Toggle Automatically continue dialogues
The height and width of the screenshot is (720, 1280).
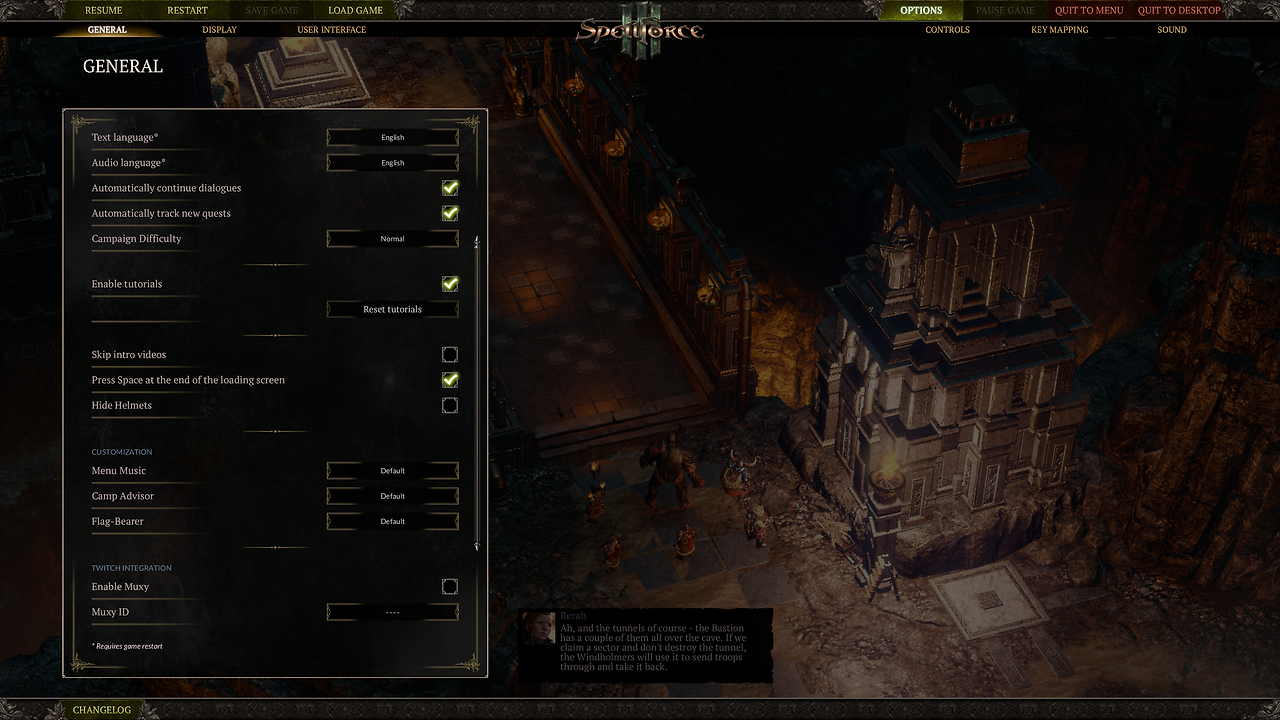point(450,188)
